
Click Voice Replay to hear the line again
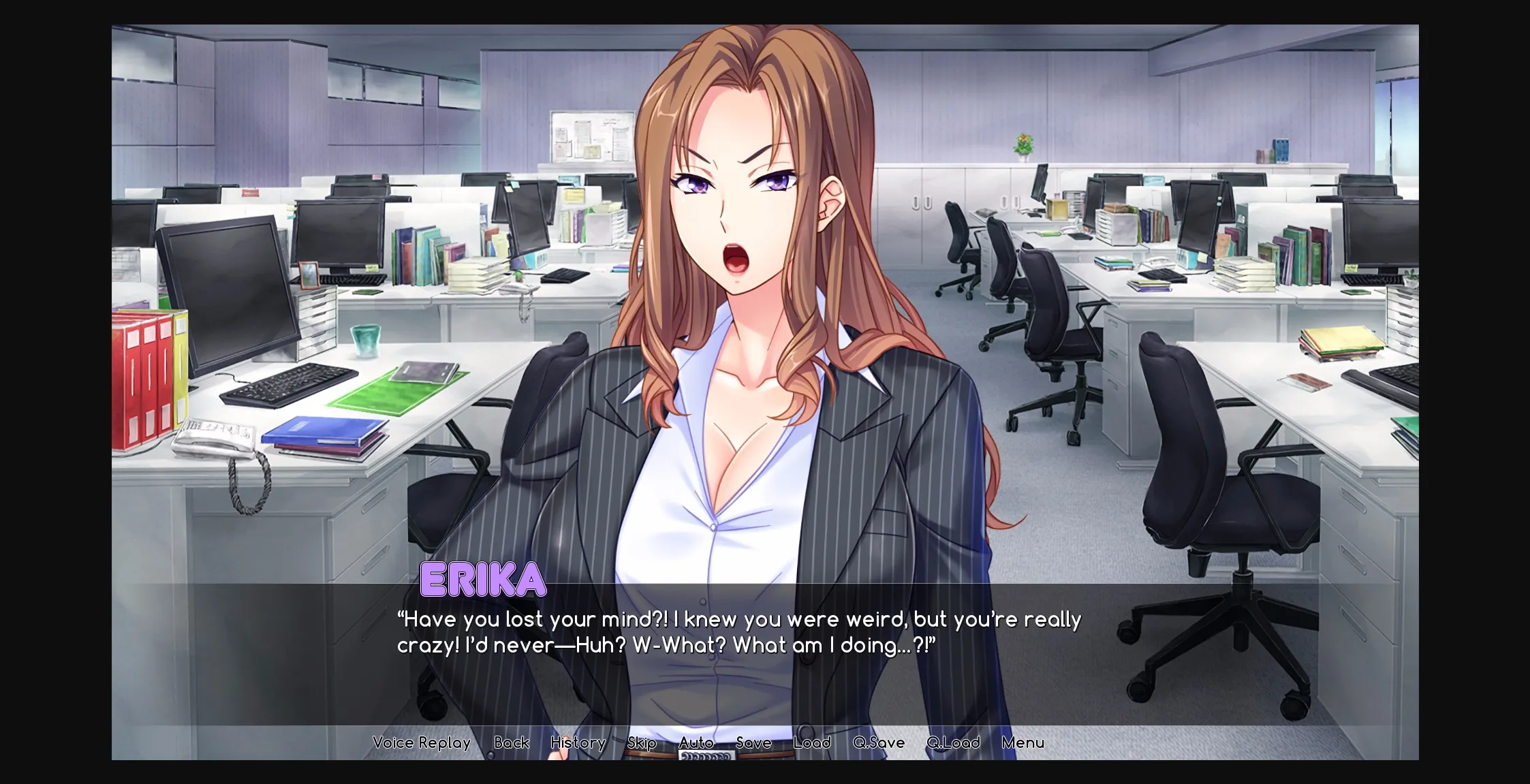coord(421,742)
